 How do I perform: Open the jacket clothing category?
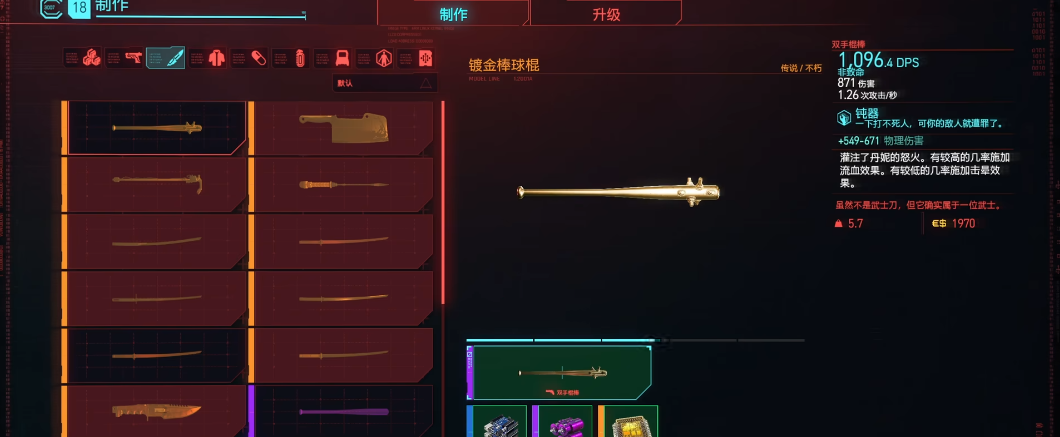pos(217,58)
